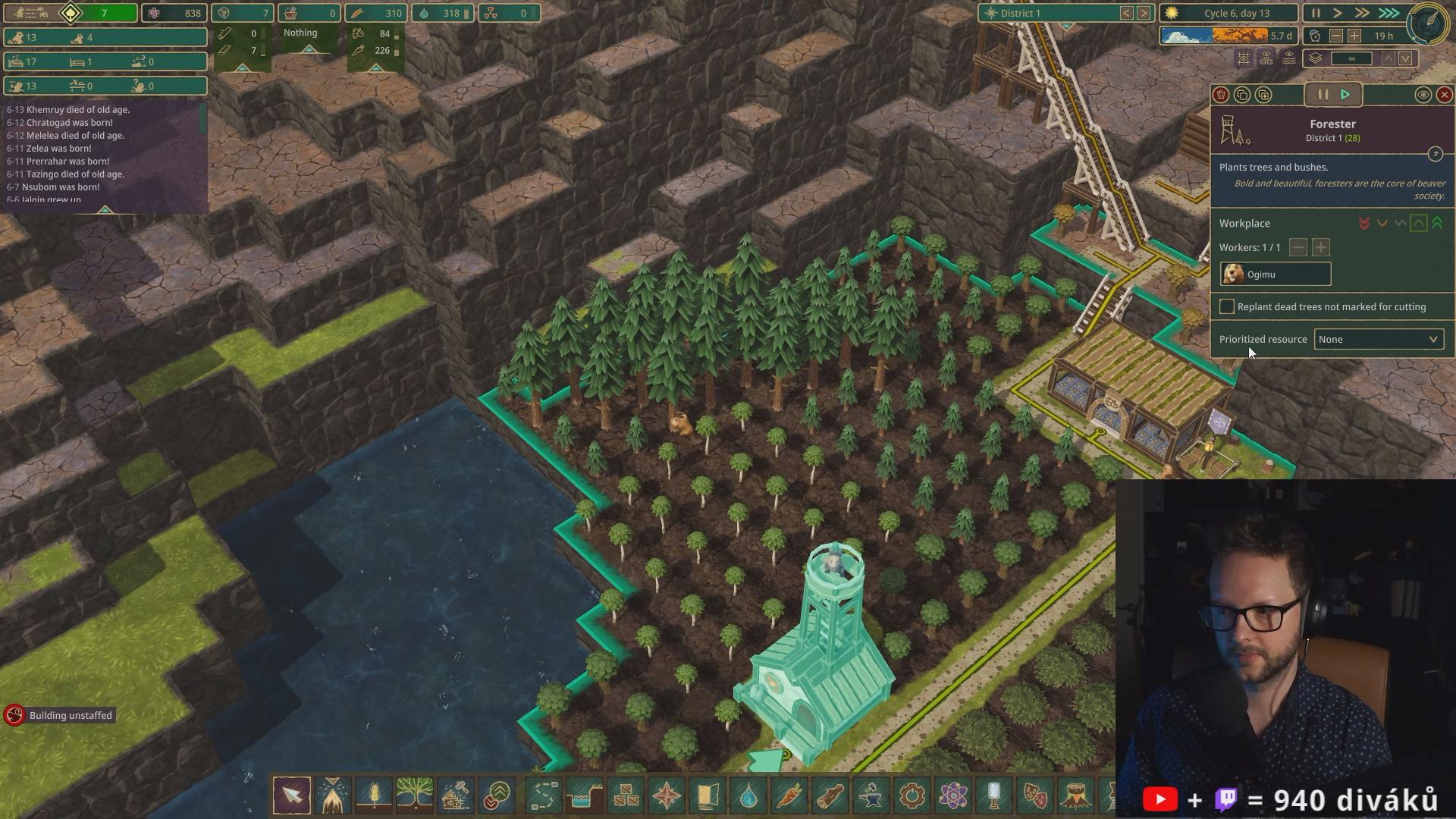The height and width of the screenshot is (819, 1456).
Task: Set game speed to triple arrows
Action: click(x=1389, y=14)
